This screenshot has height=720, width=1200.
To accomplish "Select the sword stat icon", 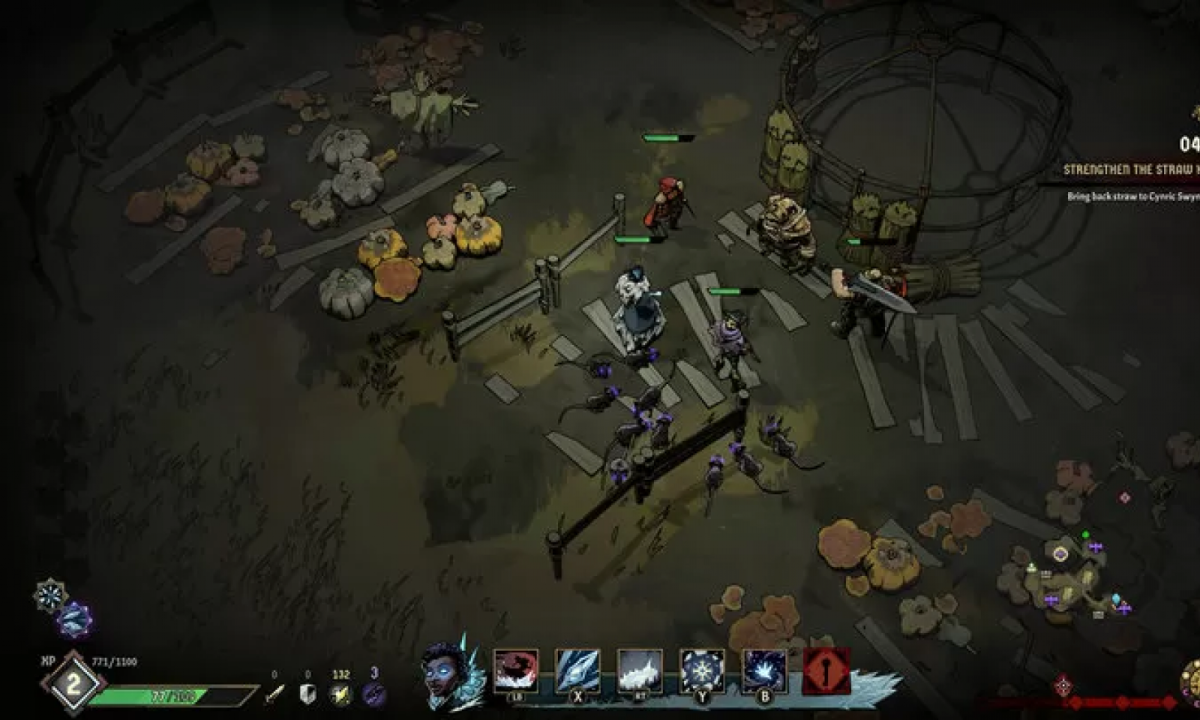I will [x=274, y=694].
